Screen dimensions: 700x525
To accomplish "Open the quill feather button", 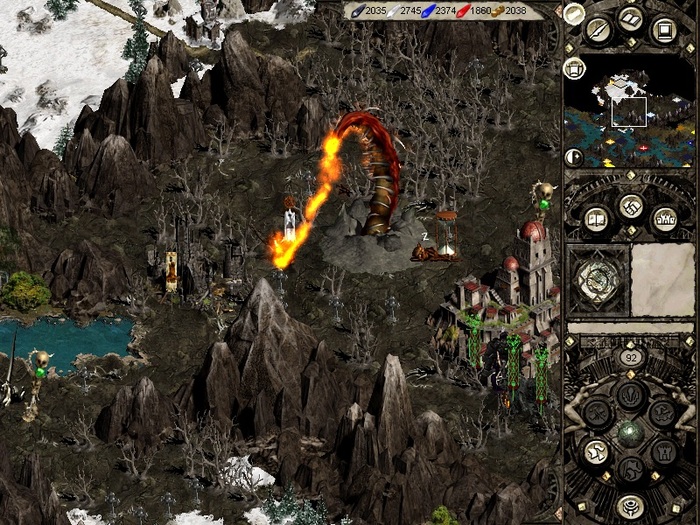I will point(599,28).
